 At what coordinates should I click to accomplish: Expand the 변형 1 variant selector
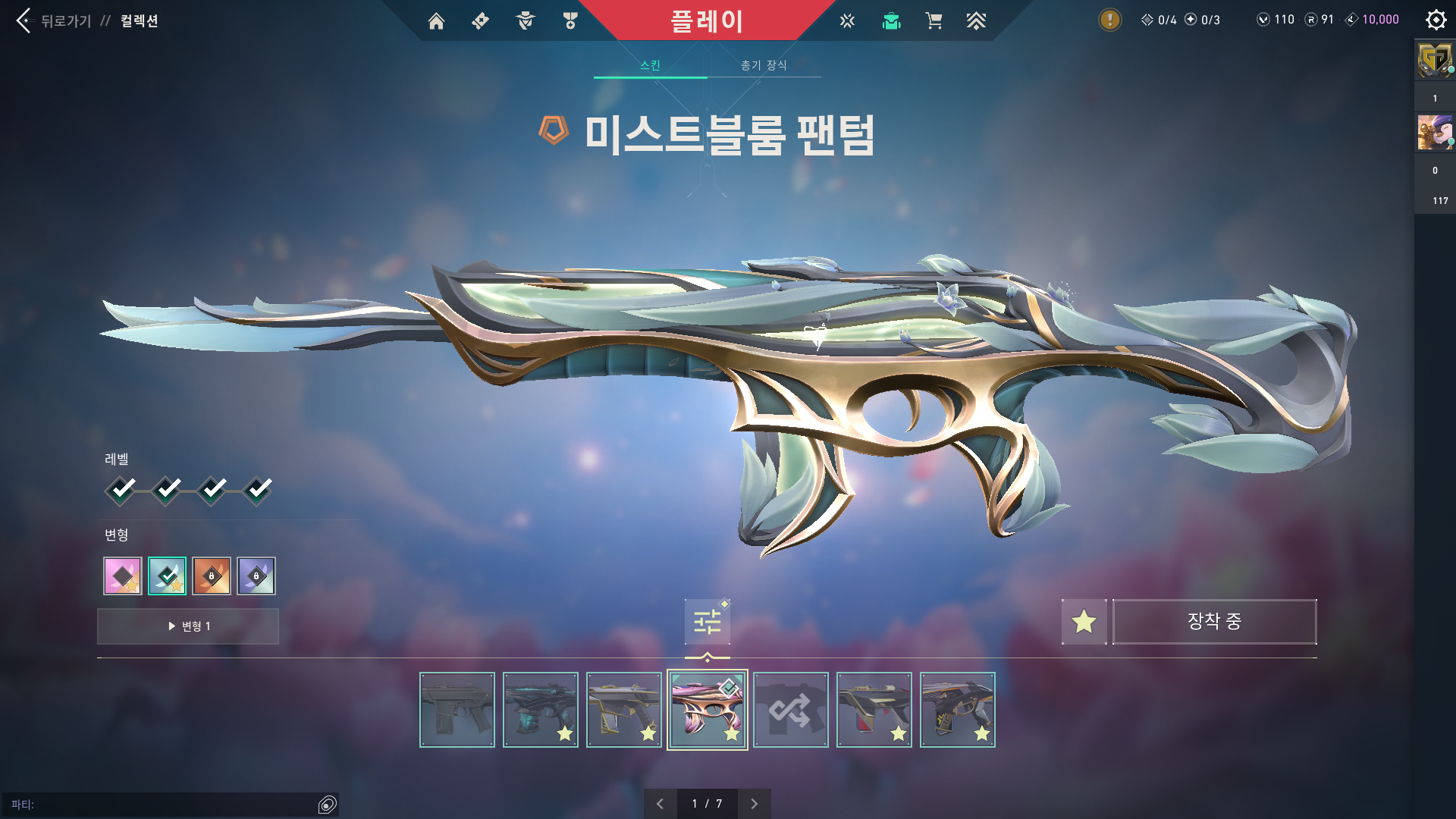coord(187,626)
